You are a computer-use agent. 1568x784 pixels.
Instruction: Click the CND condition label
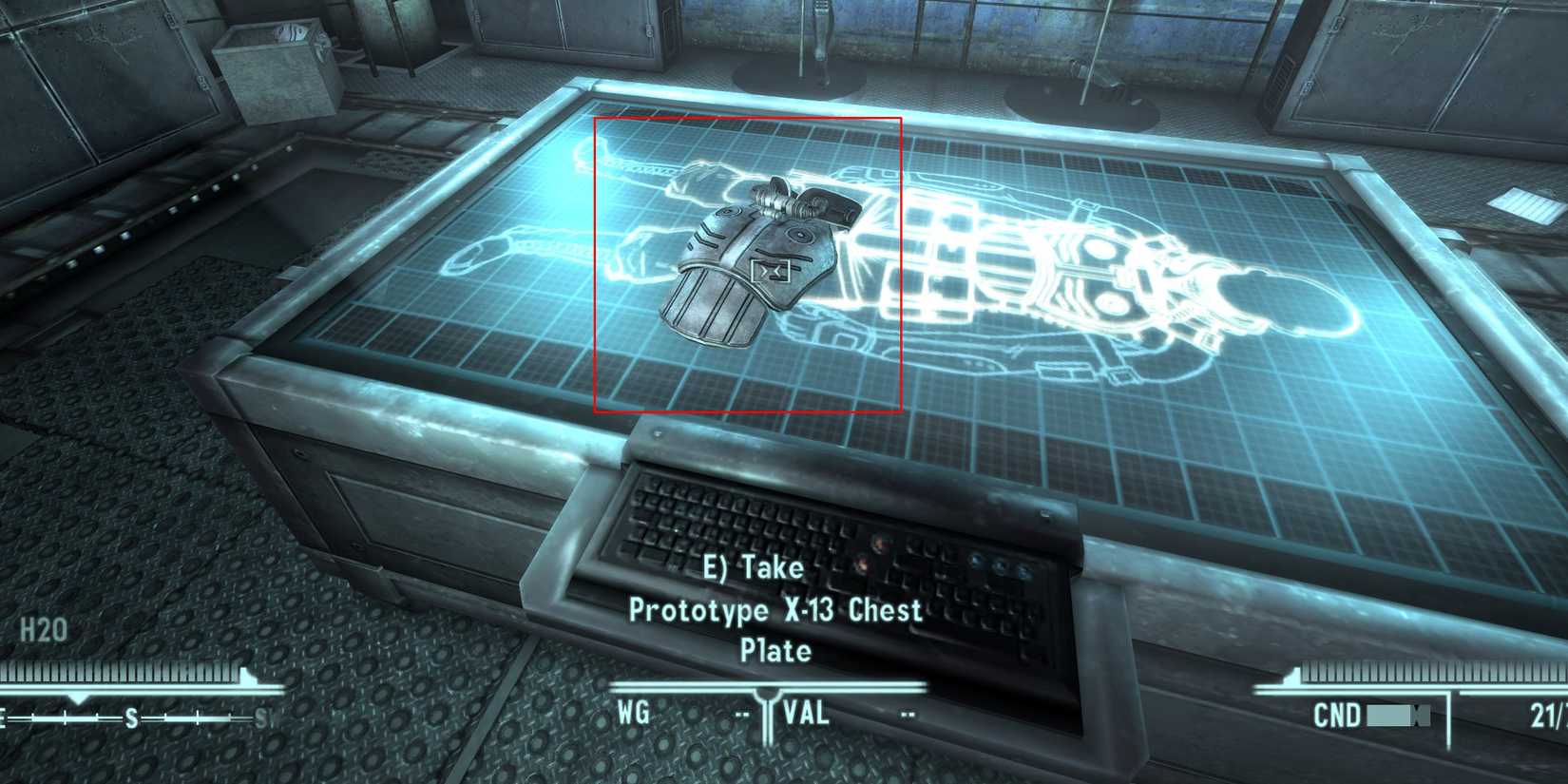[x=1337, y=714]
